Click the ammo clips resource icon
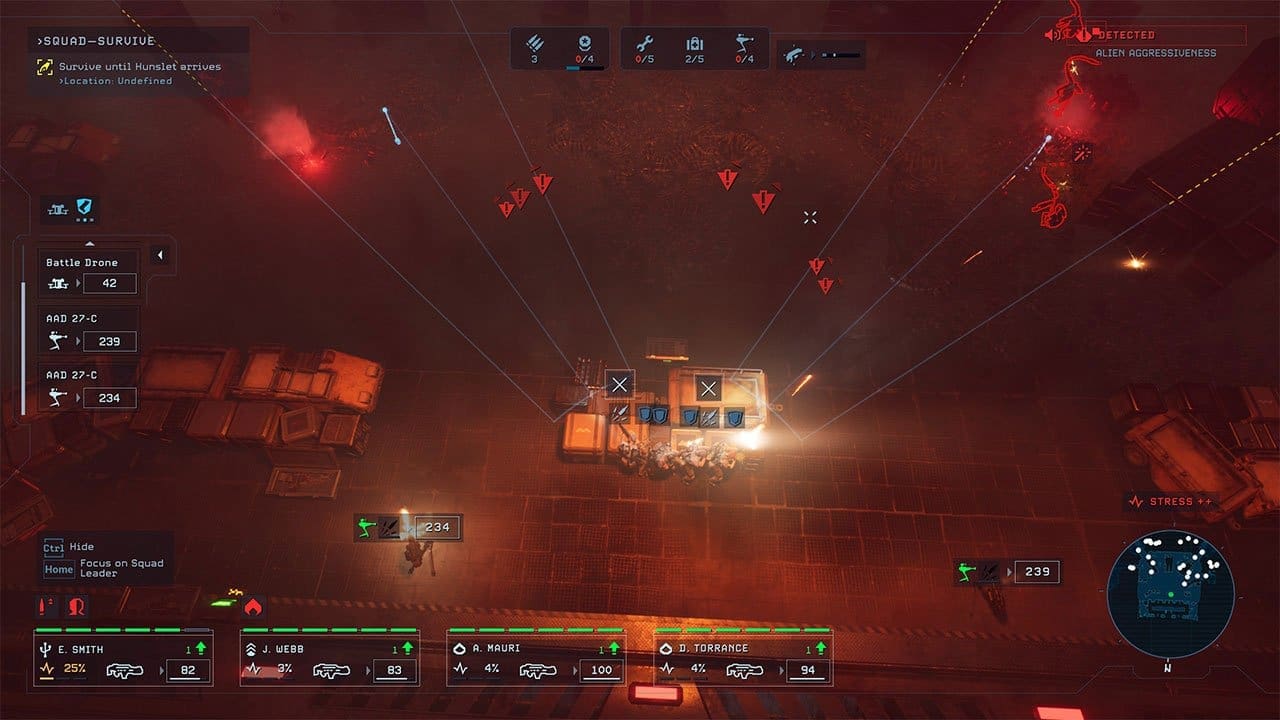 (x=534, y=44)
